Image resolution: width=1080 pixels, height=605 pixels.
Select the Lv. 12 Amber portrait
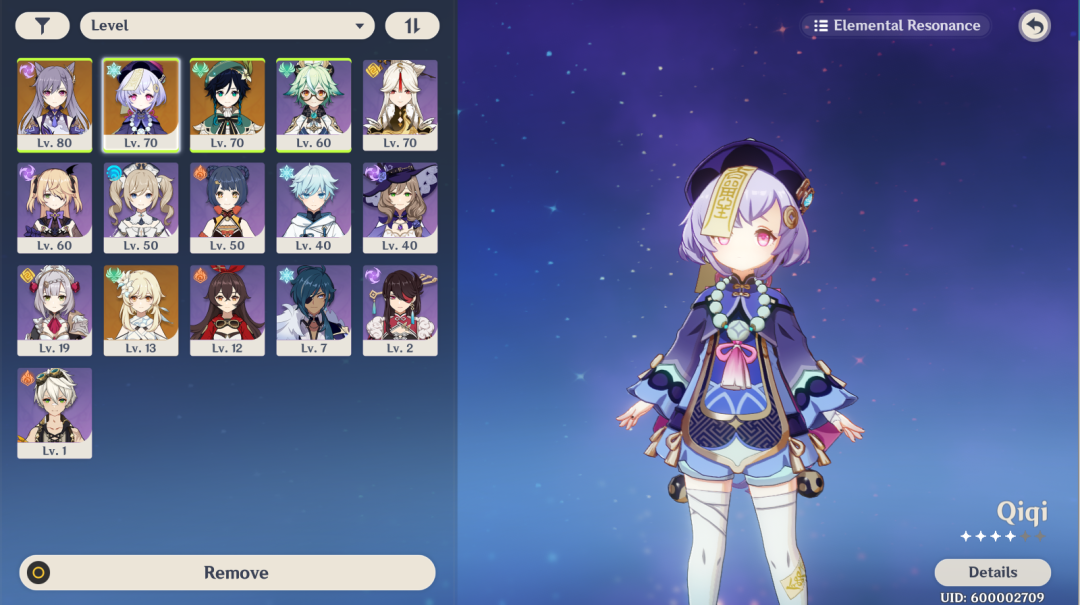(x=227, y=310)
